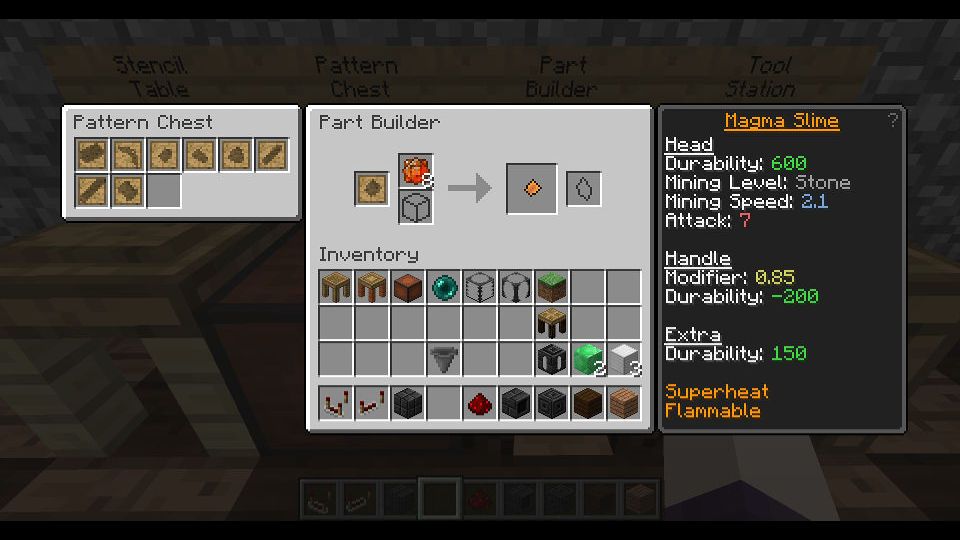Select the ender pearl in inventory
960x540 pixels.
click(x=444, y=288)
